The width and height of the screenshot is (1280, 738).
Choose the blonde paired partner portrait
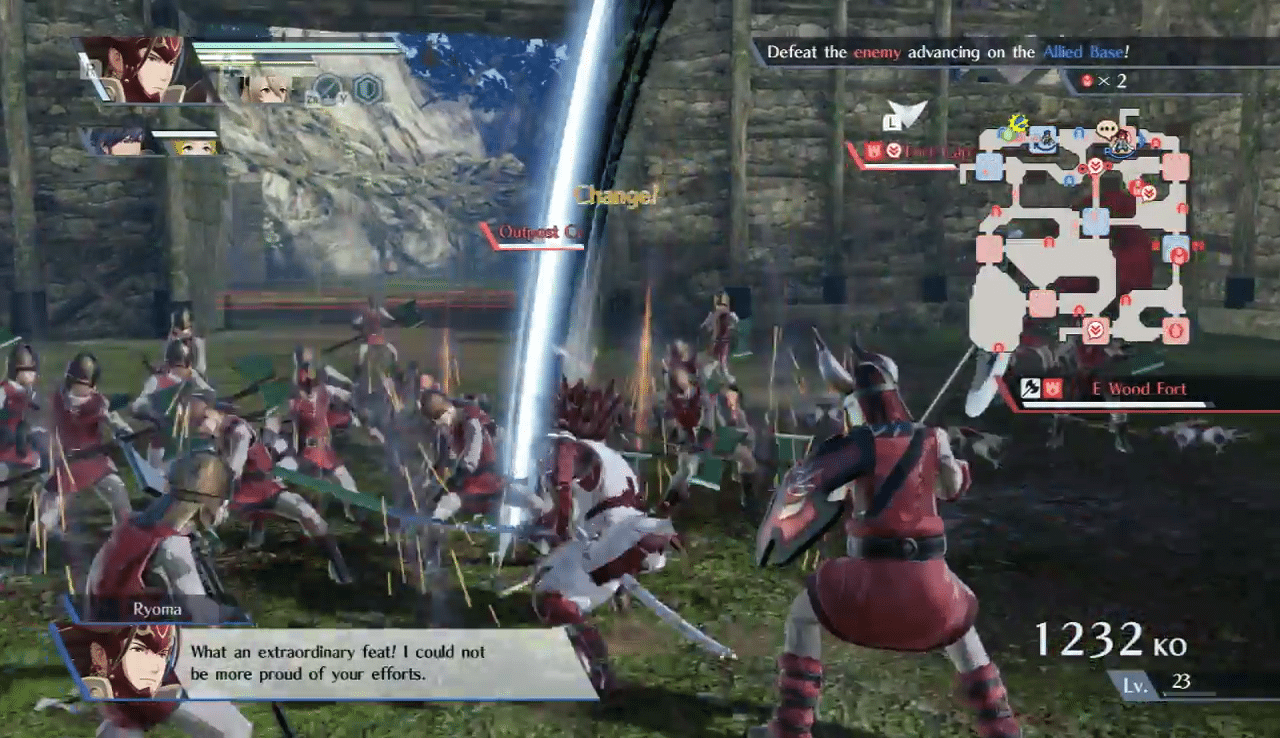tap(267, 88)
